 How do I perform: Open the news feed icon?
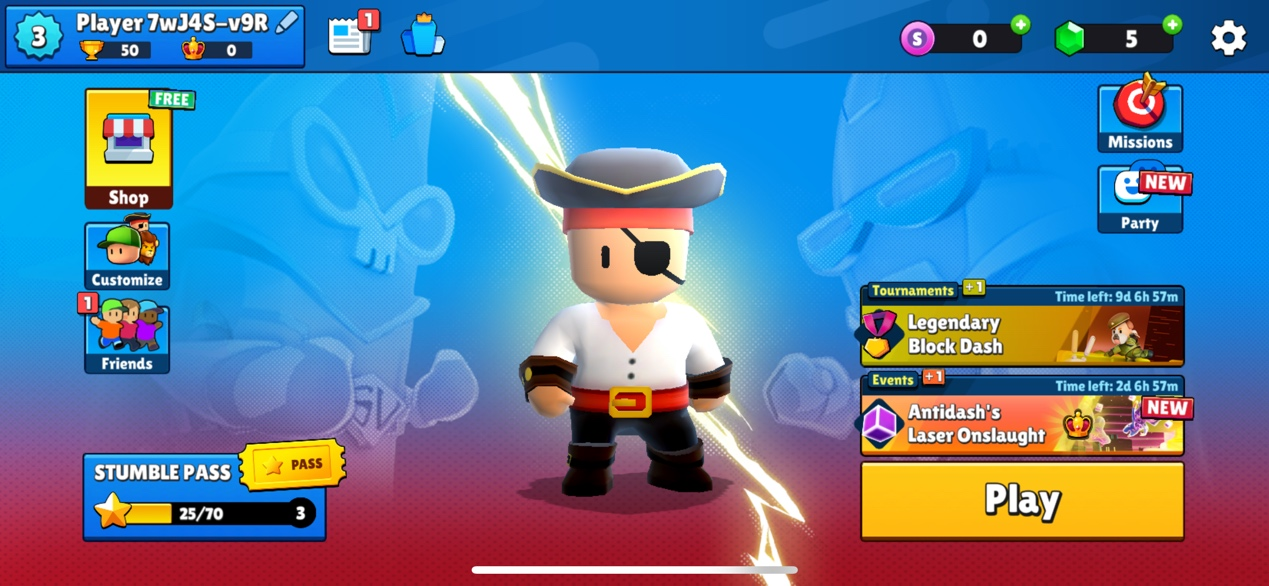pyautogui.click(x=350, y=36)
